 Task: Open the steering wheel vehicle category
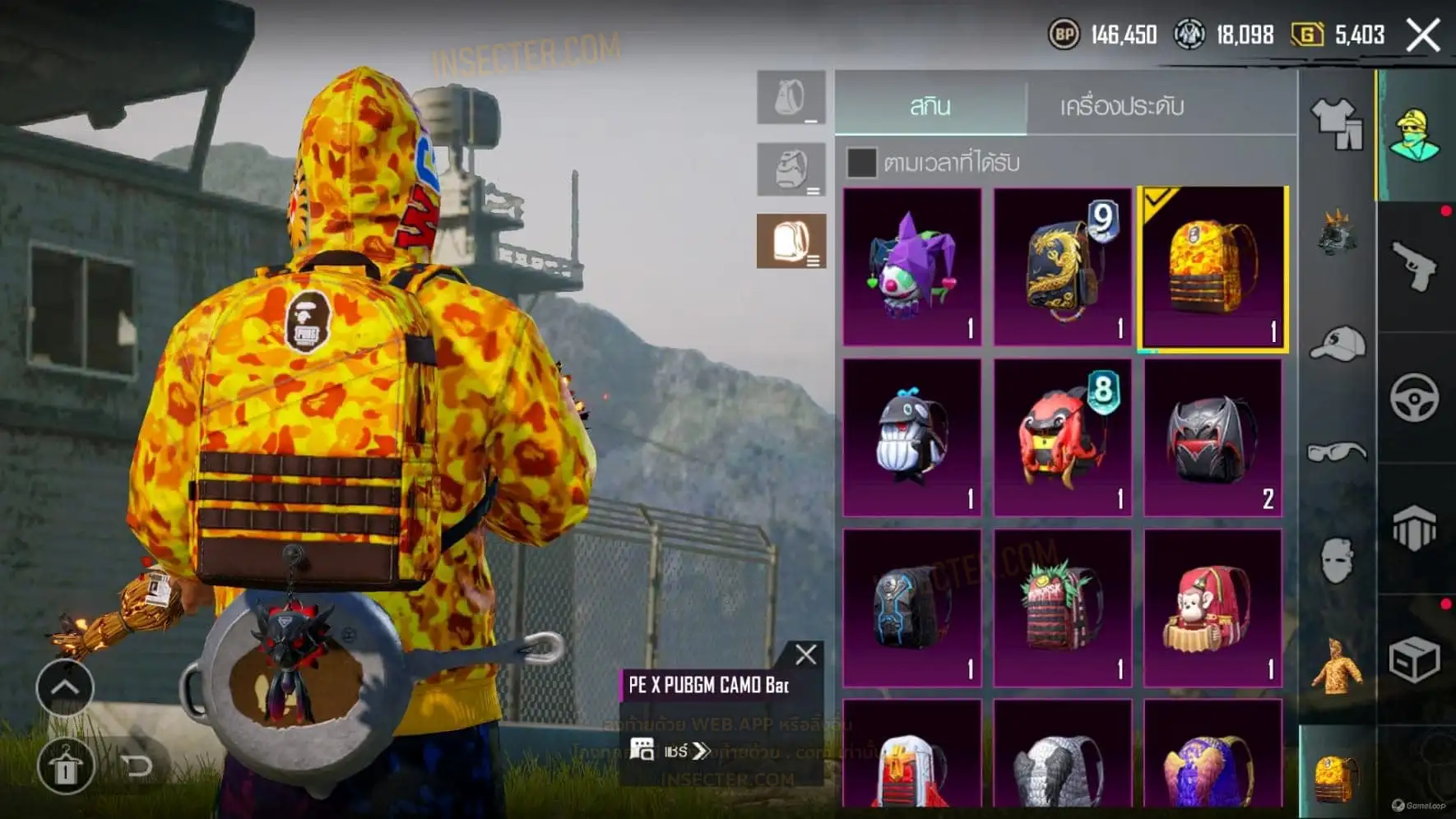pyautogui.click(x=1414, y=398)
